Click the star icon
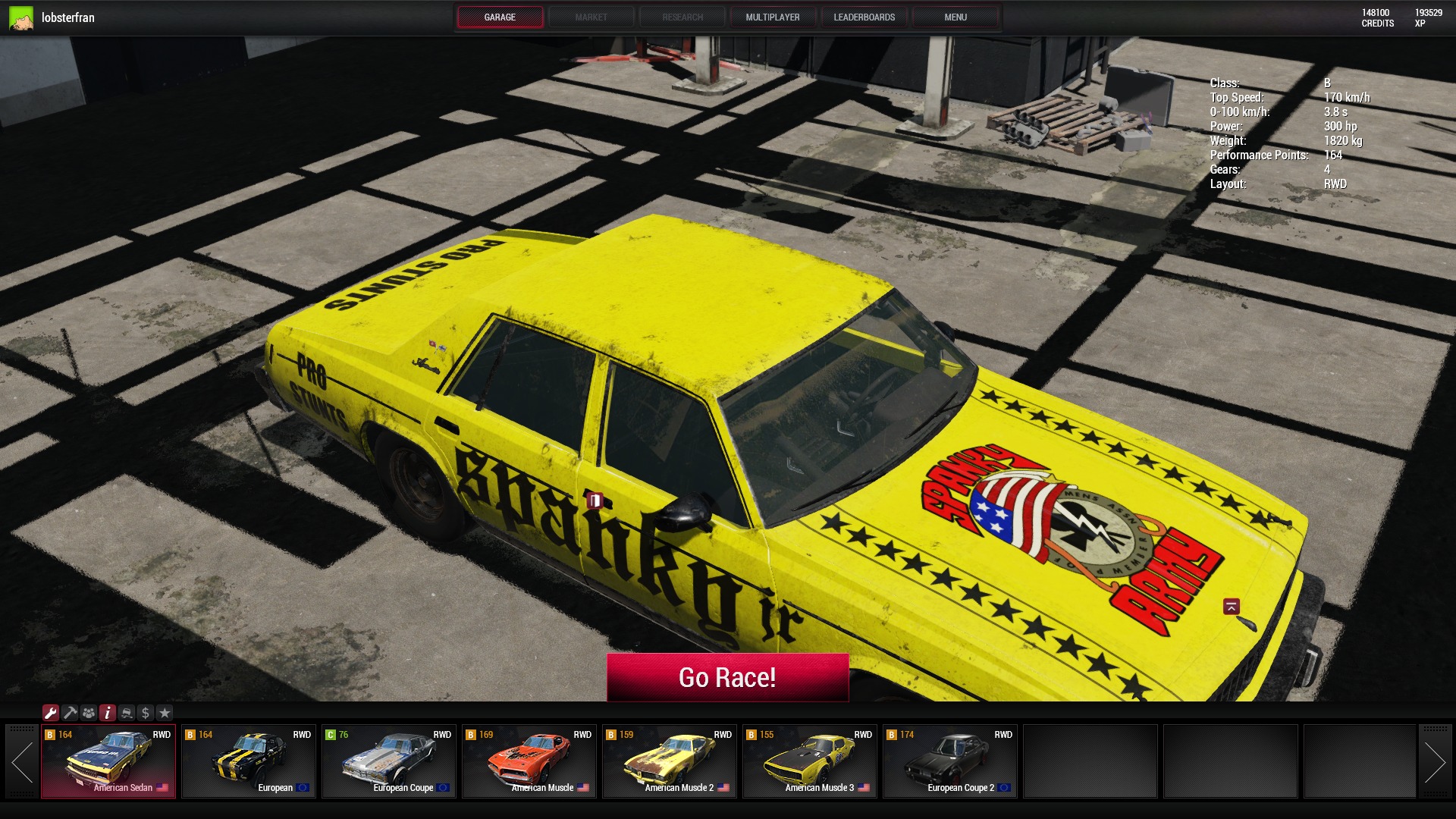Image resolution: width=1456 pixels, height=819 pixels. pos(165,713)
